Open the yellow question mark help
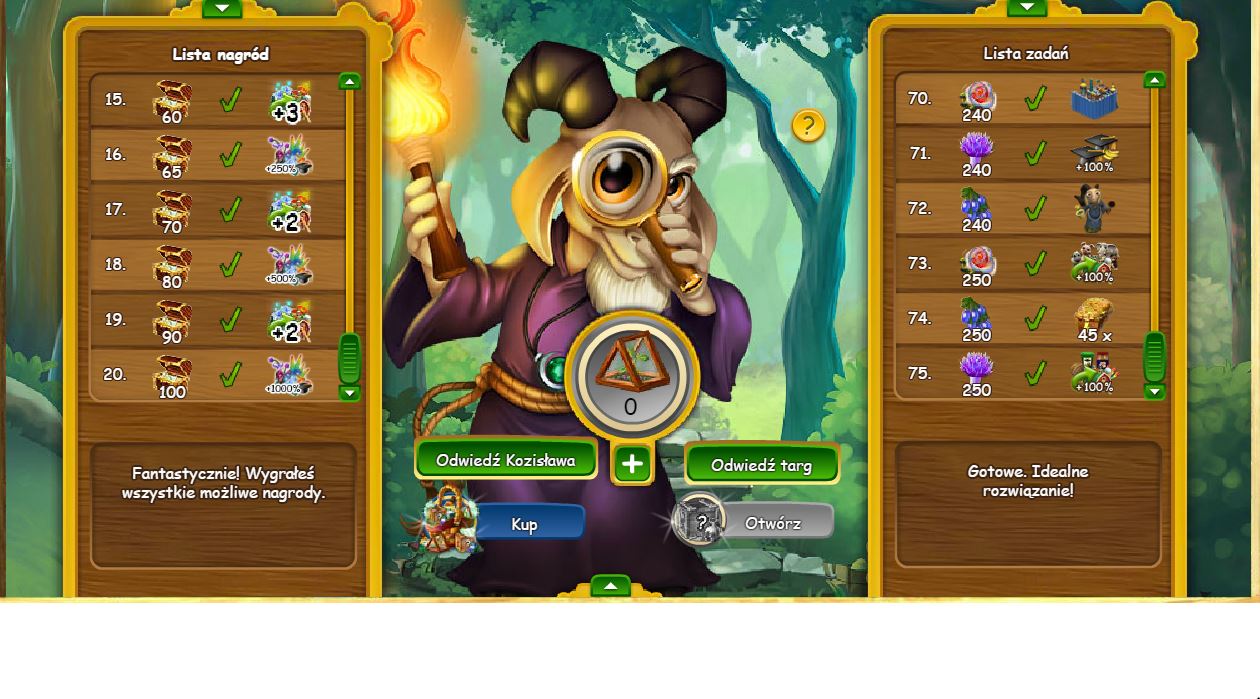 coord(808,126)
